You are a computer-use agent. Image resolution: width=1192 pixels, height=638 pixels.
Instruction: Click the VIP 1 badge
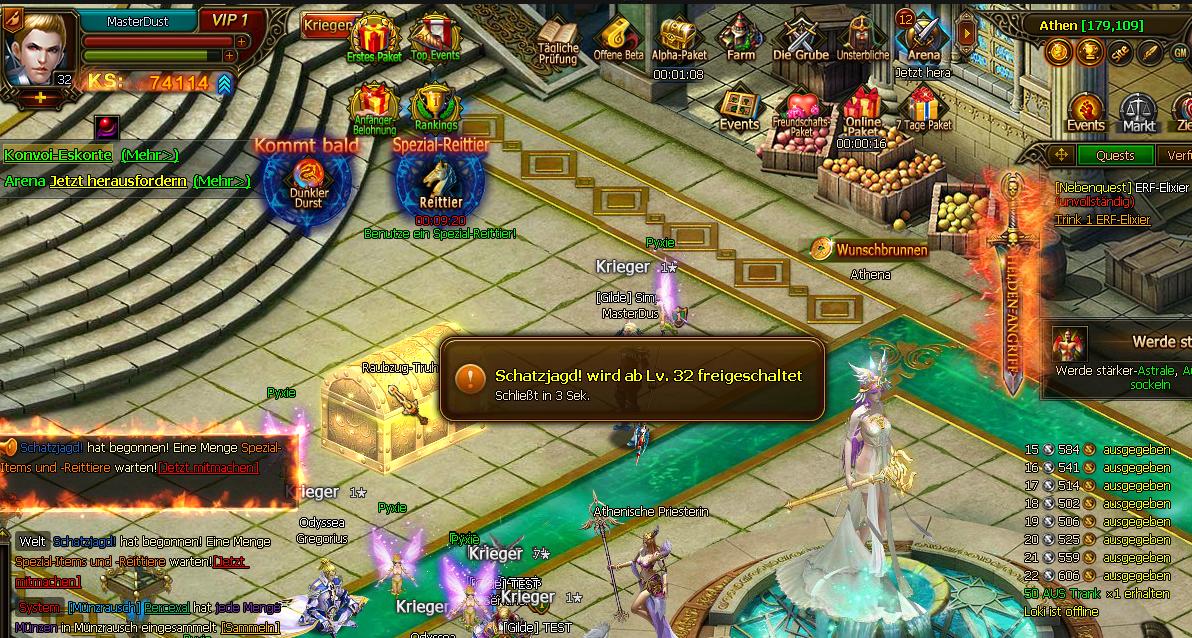coord(230,20)
